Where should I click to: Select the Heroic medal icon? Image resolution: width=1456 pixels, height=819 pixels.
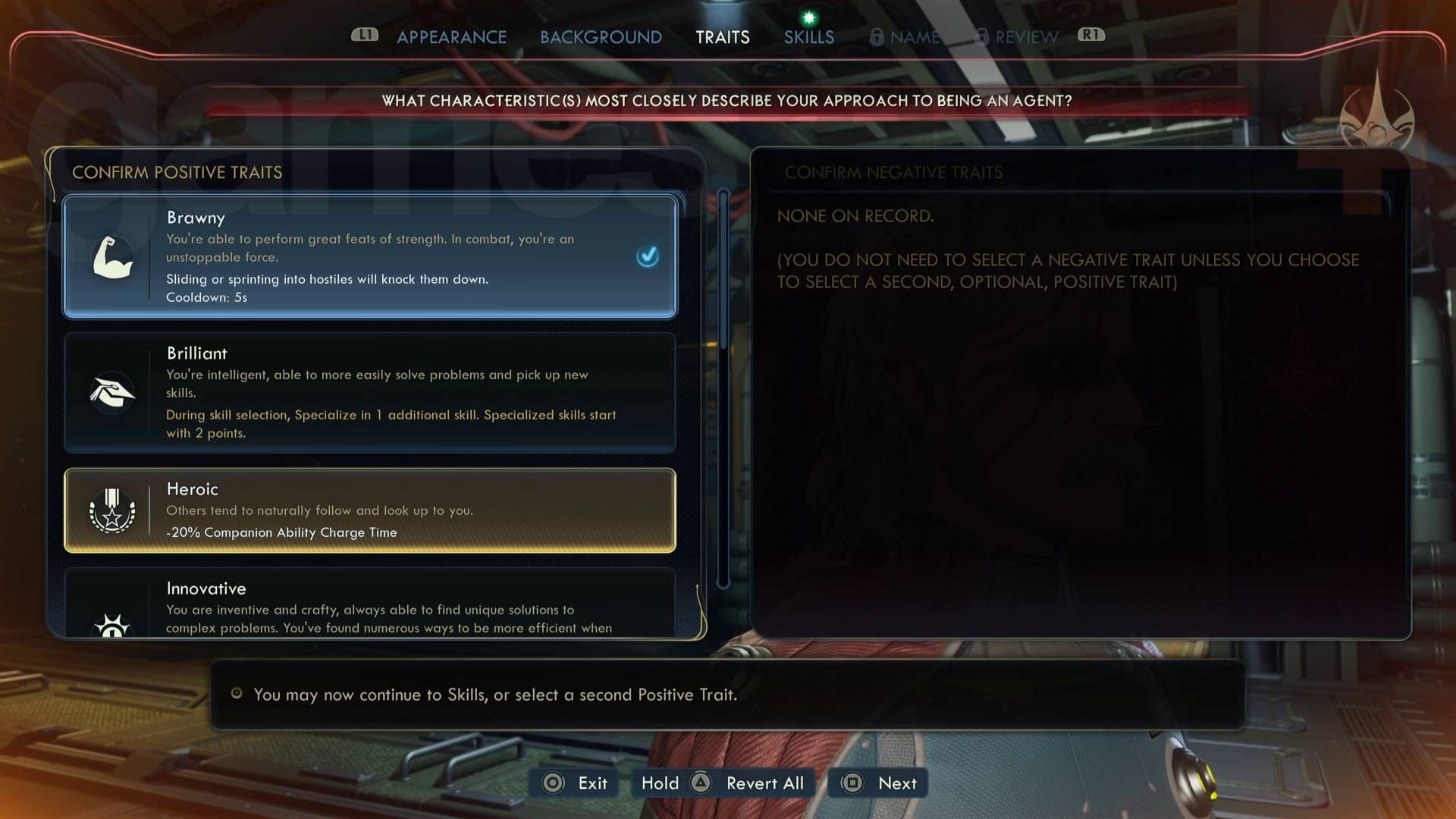coord(112,510)
